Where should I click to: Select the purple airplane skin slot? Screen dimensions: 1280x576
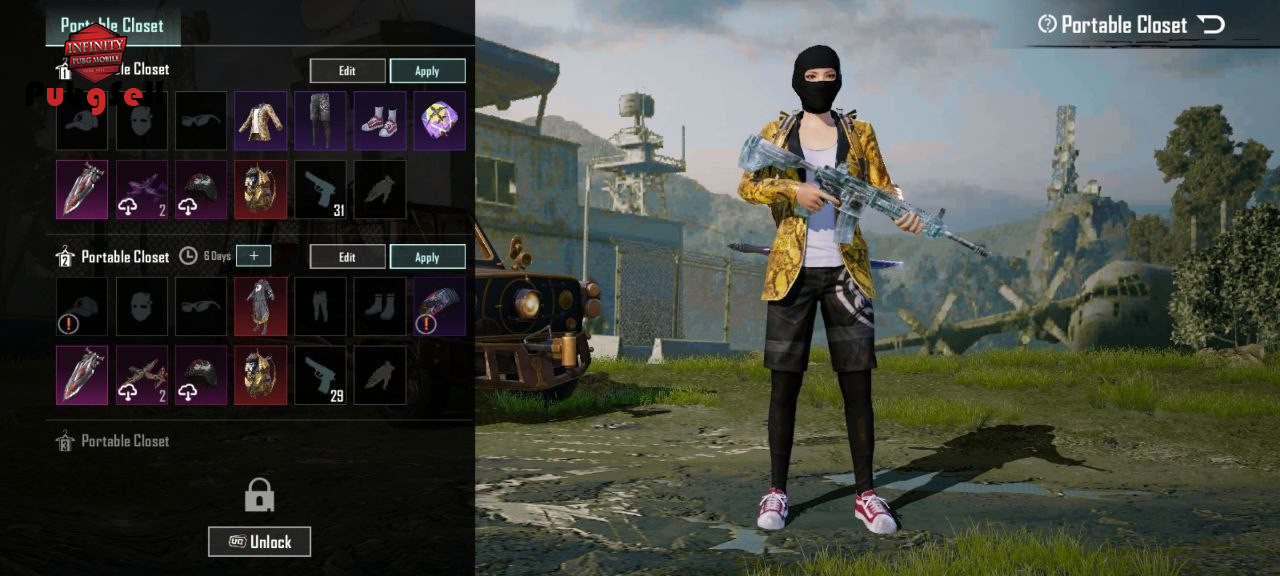coord(141,189)
